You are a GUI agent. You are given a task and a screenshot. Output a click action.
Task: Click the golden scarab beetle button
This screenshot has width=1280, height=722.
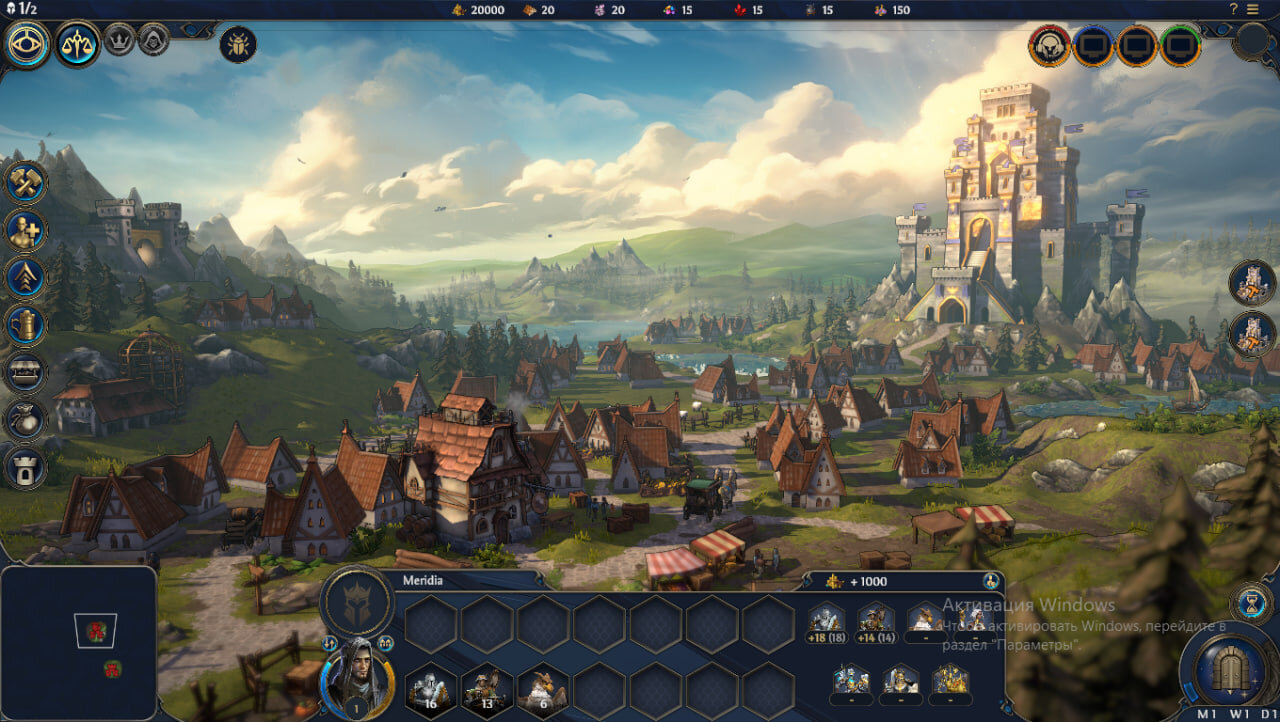click(238, 44)
